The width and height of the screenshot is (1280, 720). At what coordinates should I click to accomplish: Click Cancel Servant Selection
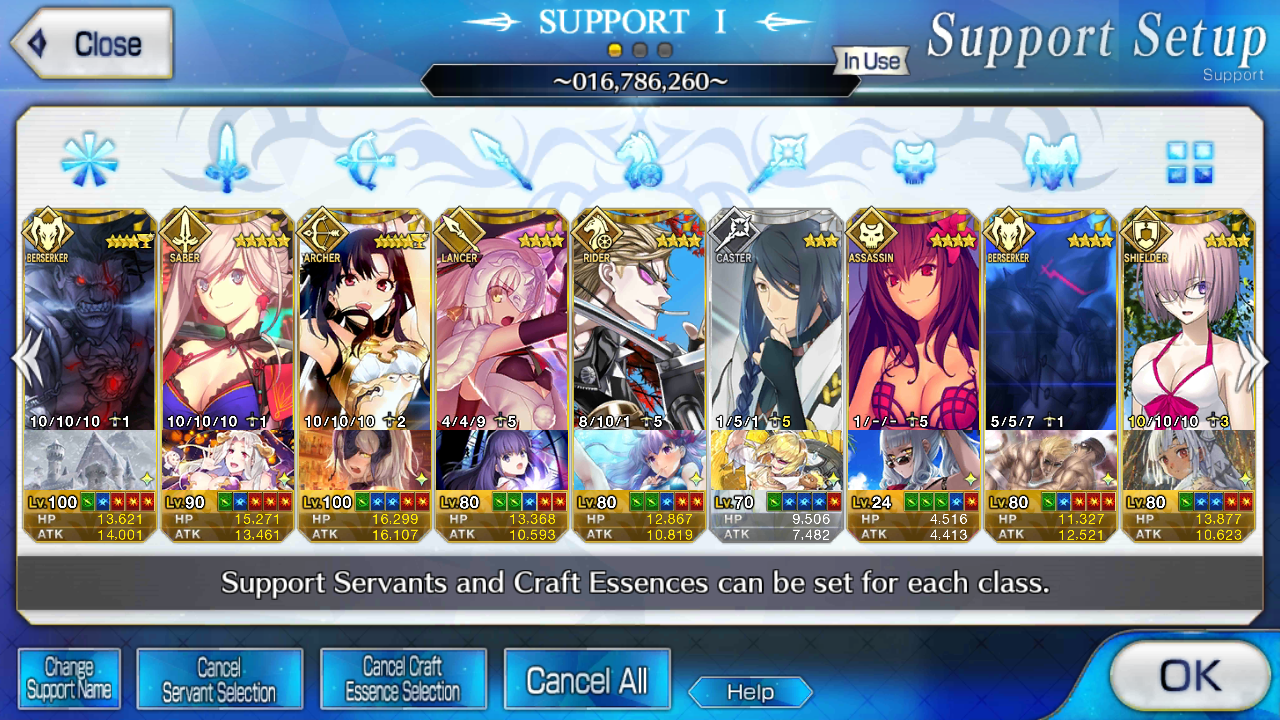point(219,679)
